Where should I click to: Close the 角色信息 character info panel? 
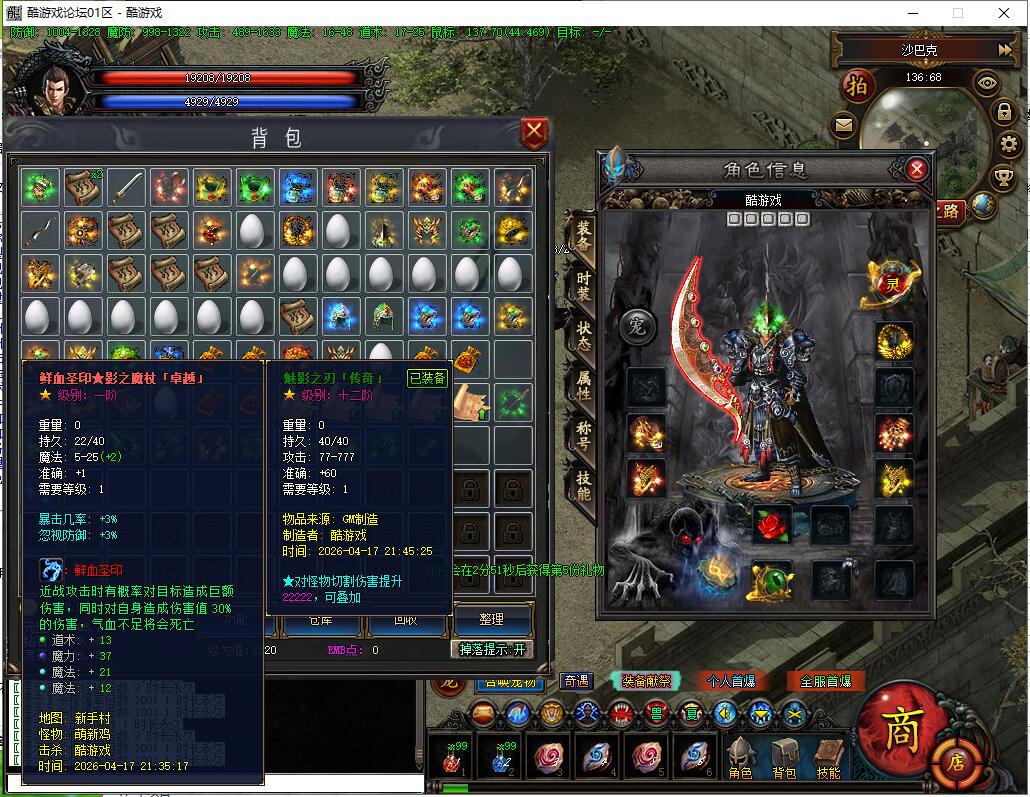coord(917,169)
